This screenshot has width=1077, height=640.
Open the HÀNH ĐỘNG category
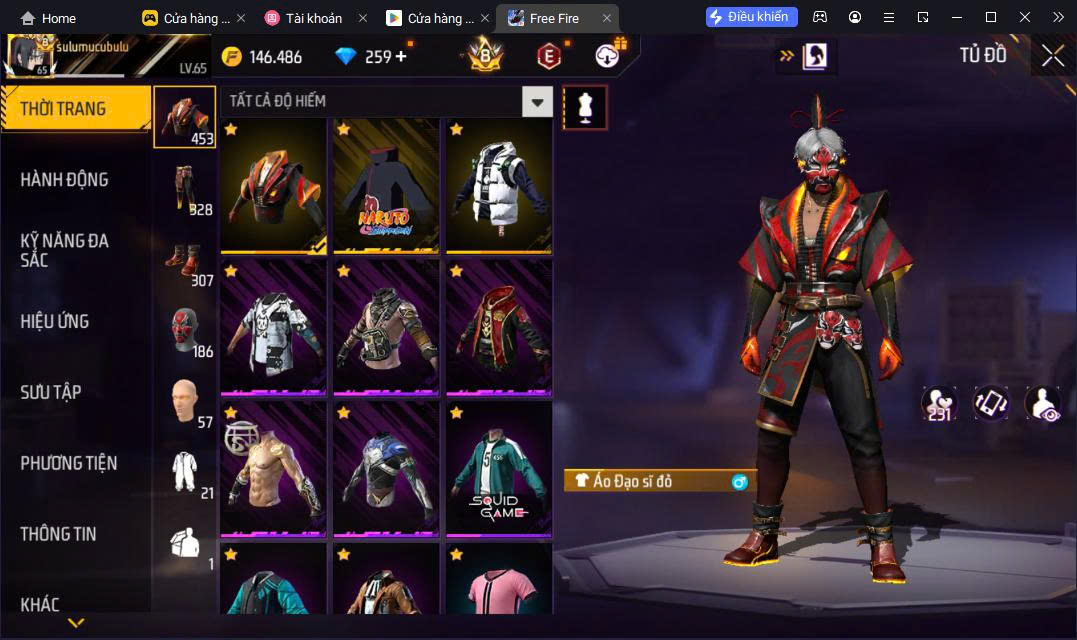point(64,180)
